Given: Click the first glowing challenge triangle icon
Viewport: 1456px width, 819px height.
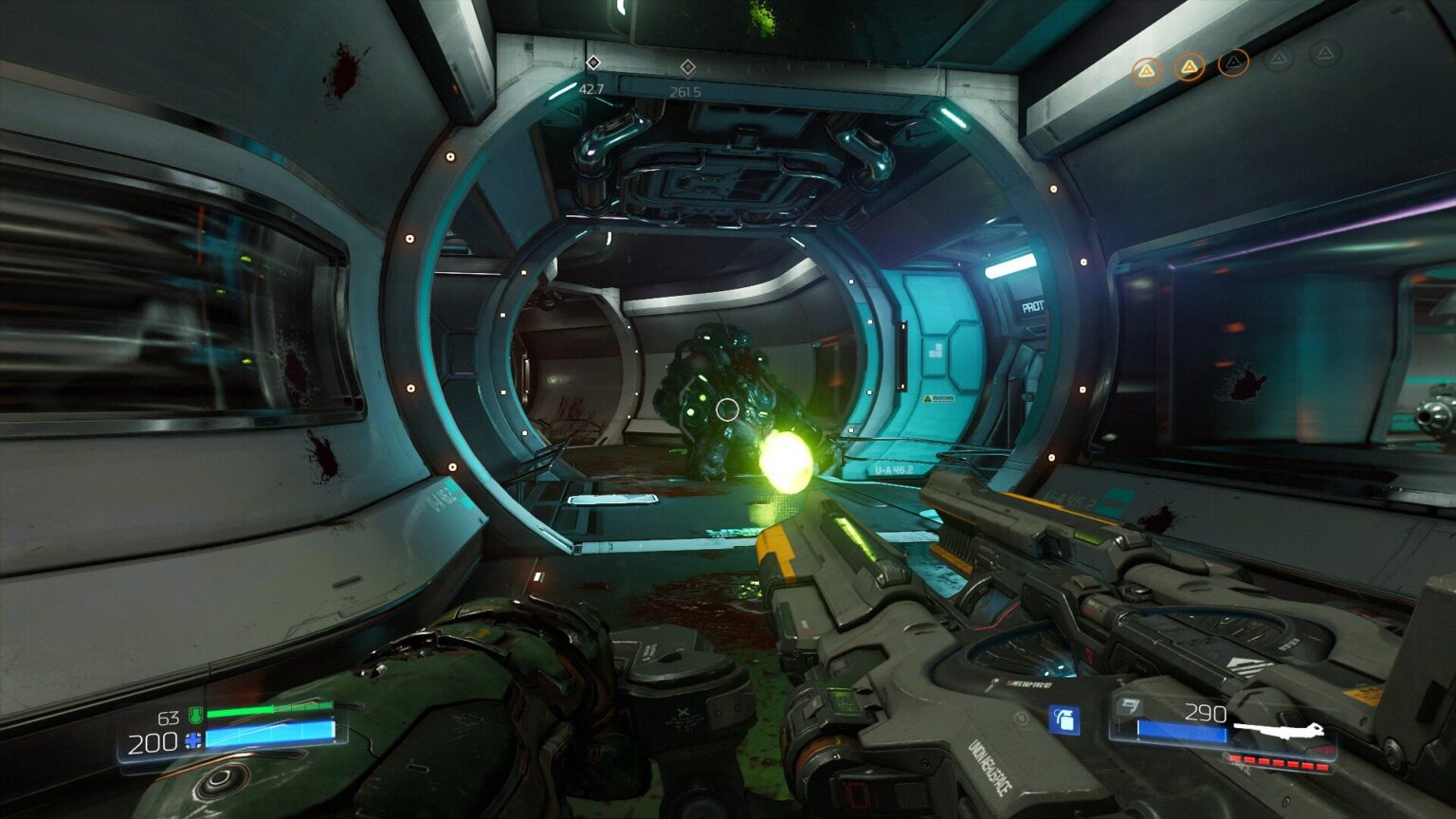Looking at the screenshot, I should (x=1149, y=70).
